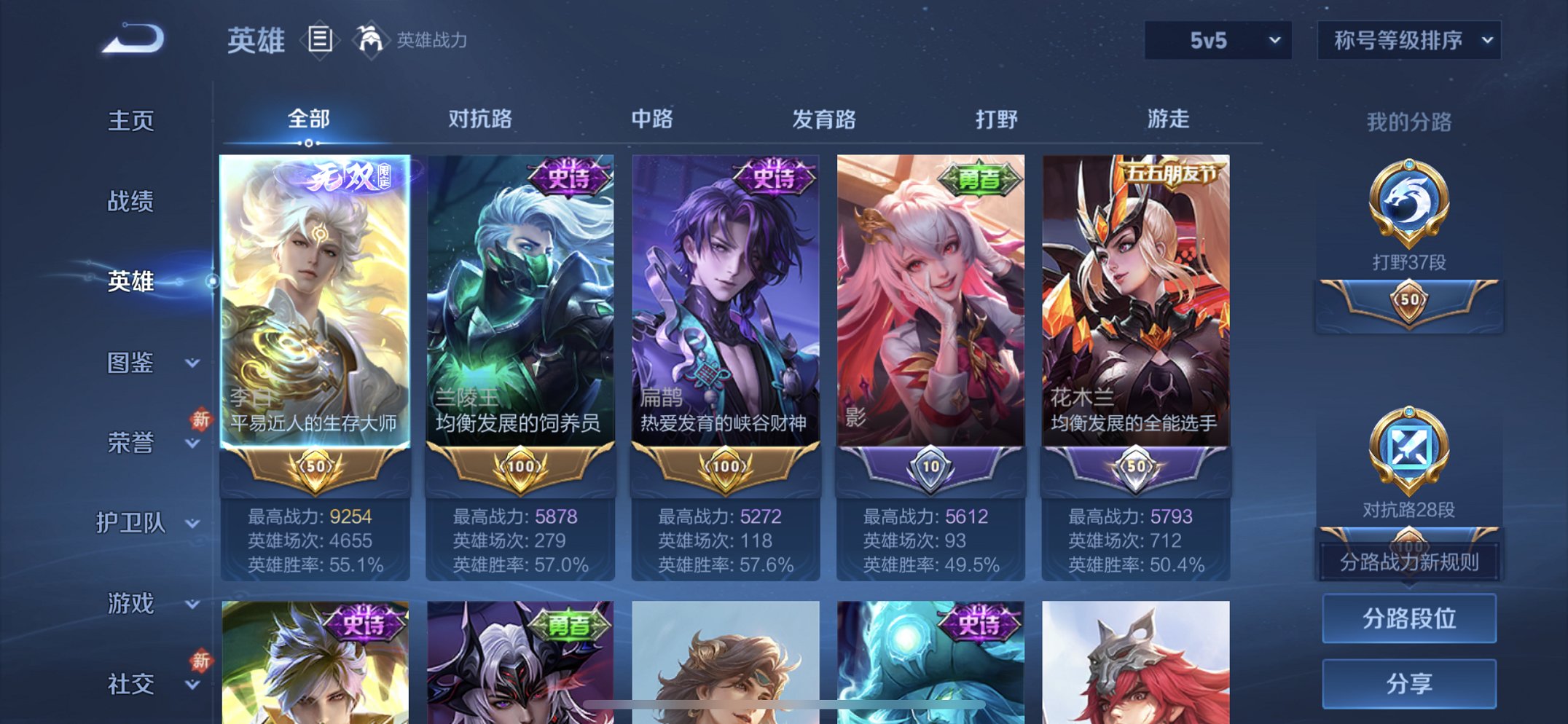Click the back hook icon top left
The width and height of the screenshot is (1568, 724).
(134, 42)
